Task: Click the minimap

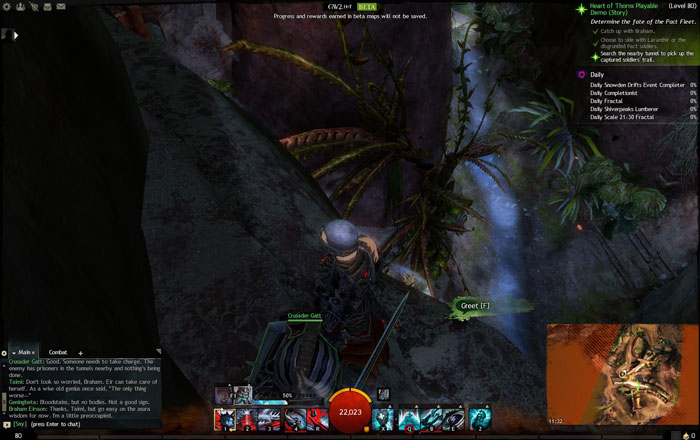Action: (x=620, y=375)
